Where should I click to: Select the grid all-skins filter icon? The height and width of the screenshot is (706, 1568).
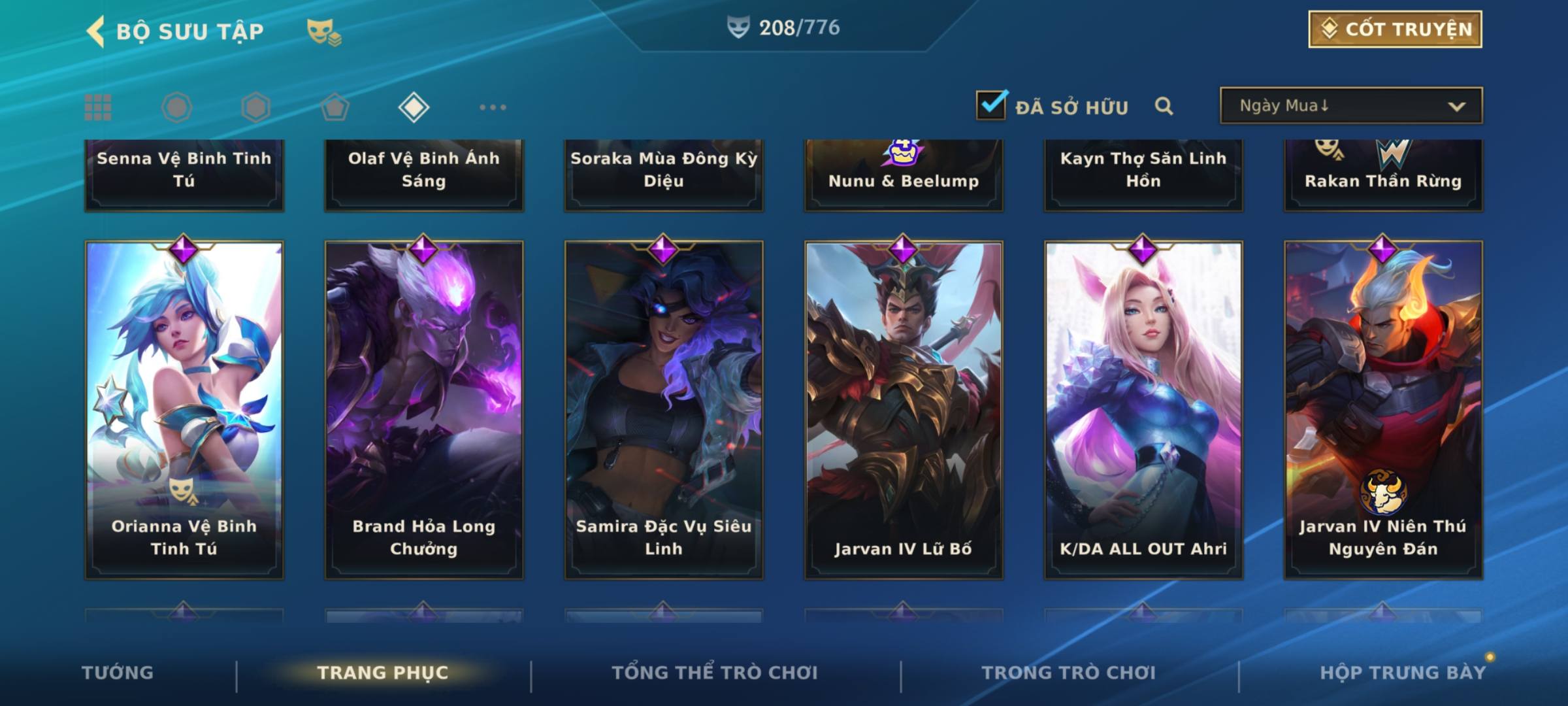pos(98,107)
